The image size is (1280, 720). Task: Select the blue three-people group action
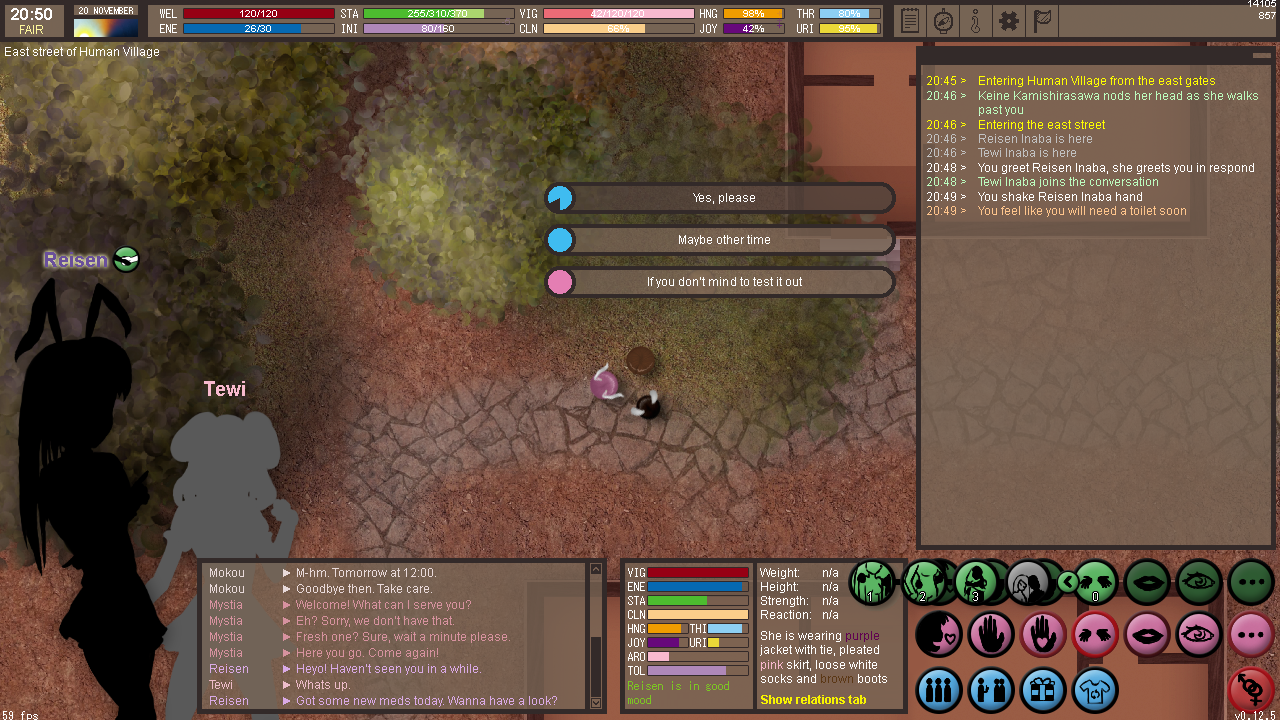point(939,690)
